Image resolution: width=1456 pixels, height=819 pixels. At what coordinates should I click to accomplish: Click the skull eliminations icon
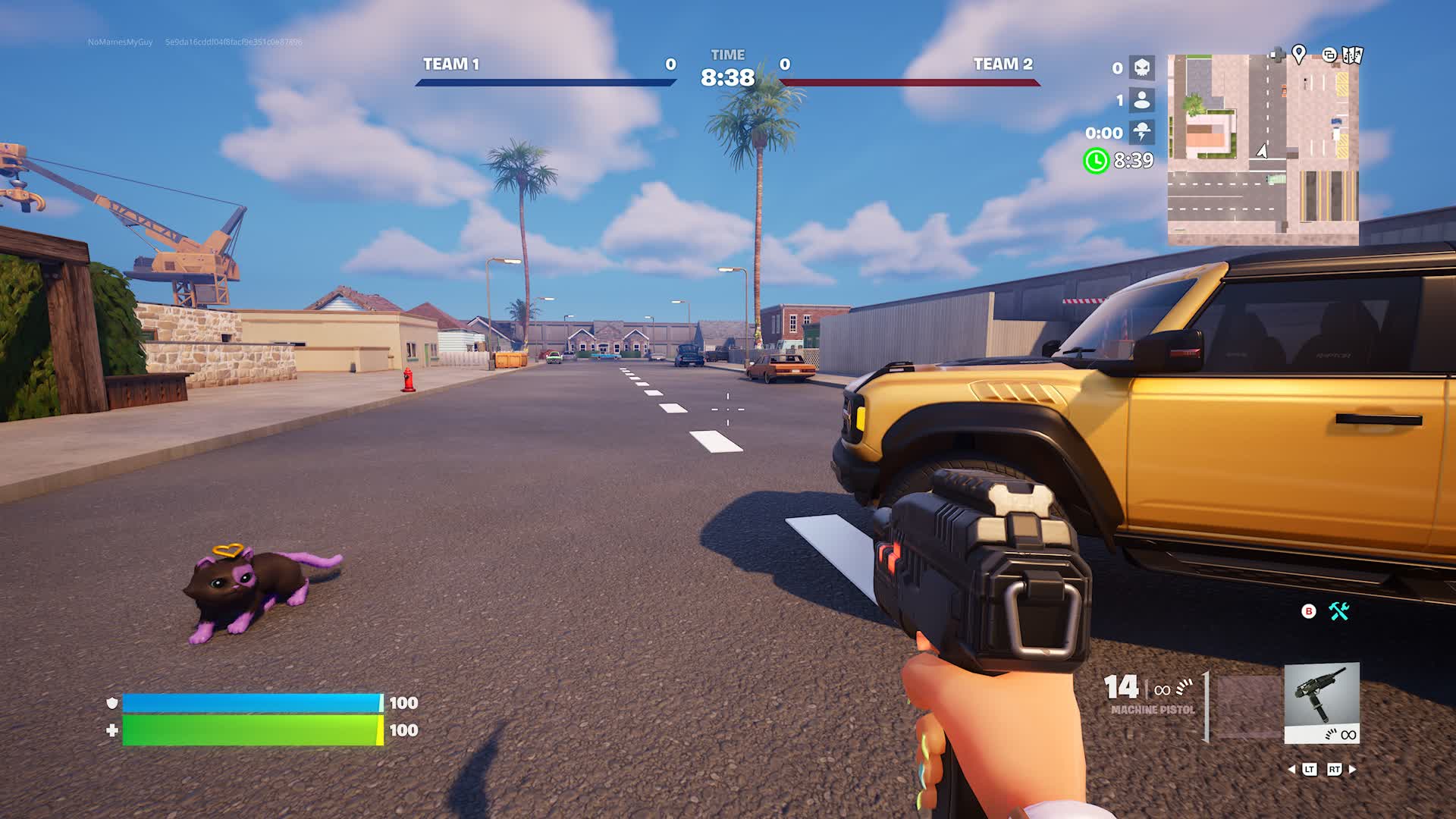tap(1141, 67)
